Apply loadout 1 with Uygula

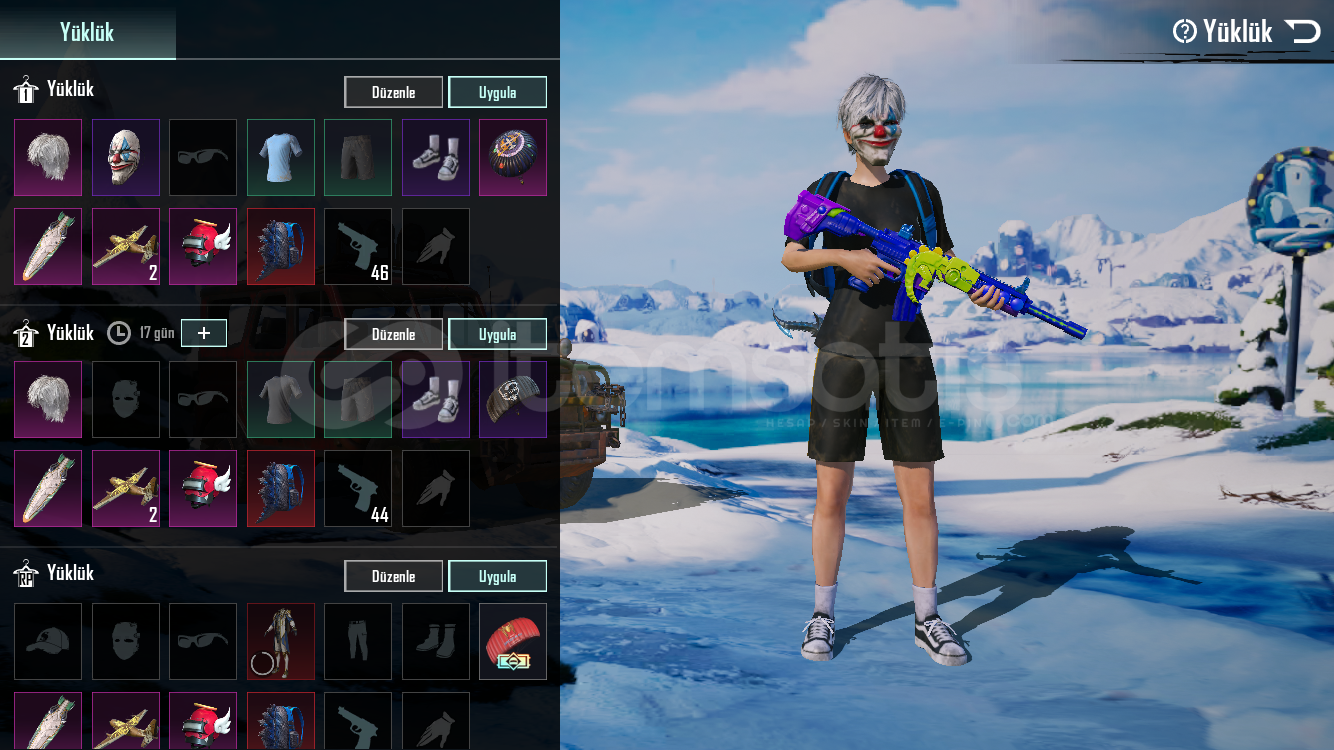point(497,92)
